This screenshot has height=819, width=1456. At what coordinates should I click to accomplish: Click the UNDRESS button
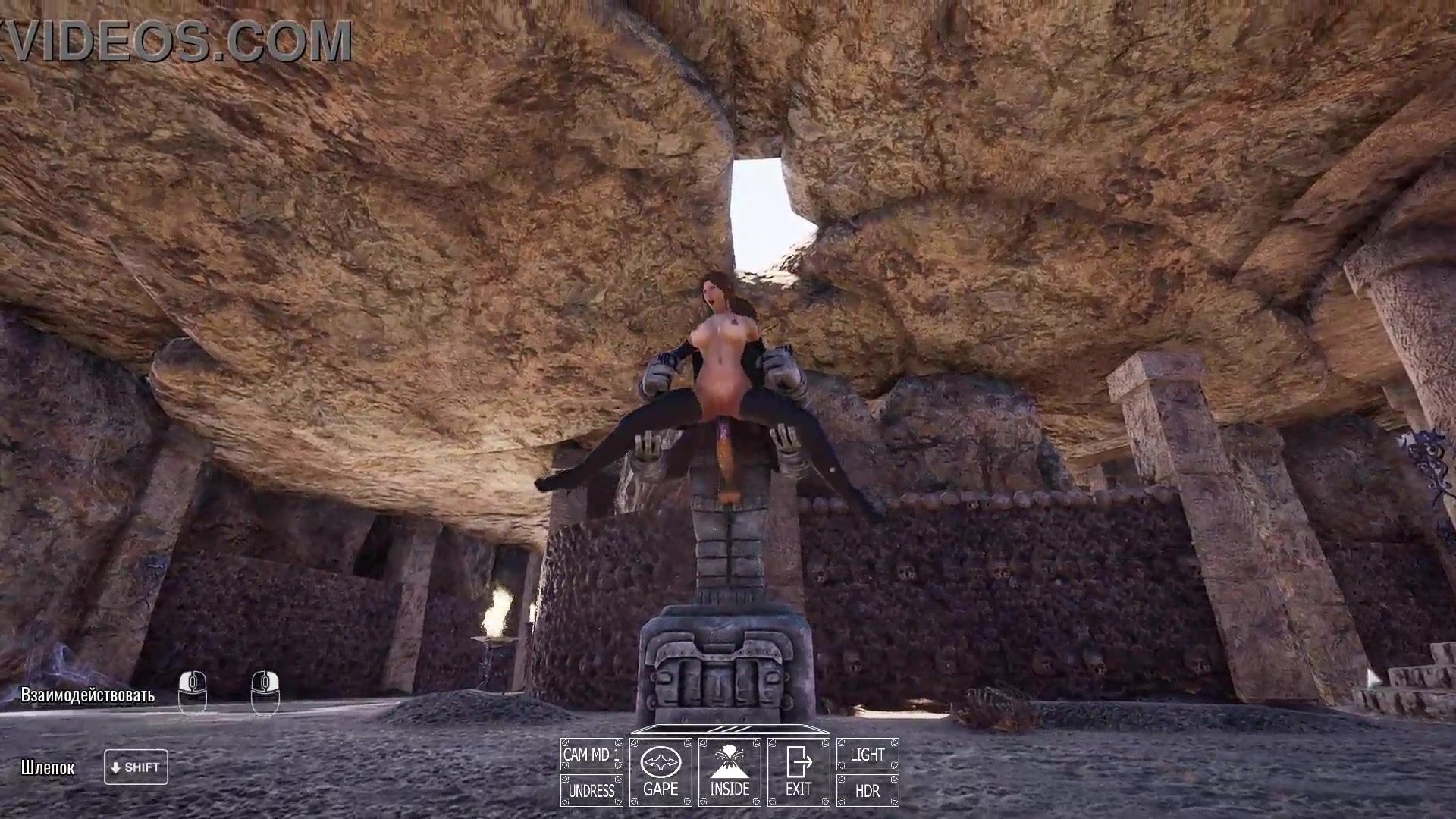[591, 790]
